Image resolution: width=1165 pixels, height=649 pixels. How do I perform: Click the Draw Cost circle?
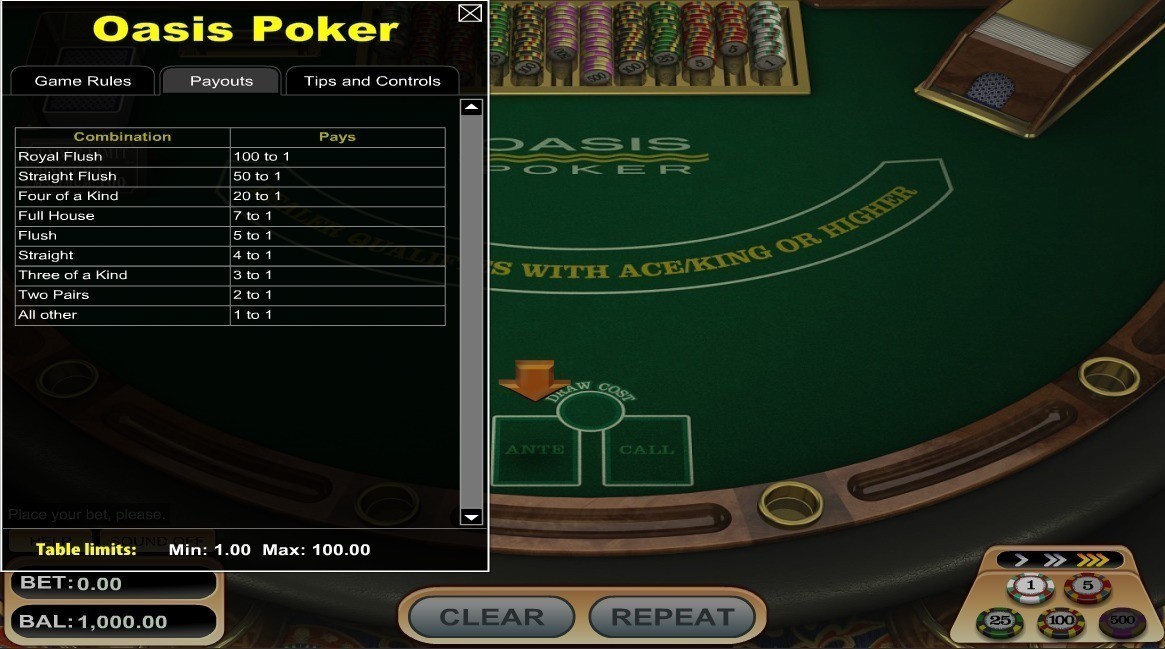point(590,411)
